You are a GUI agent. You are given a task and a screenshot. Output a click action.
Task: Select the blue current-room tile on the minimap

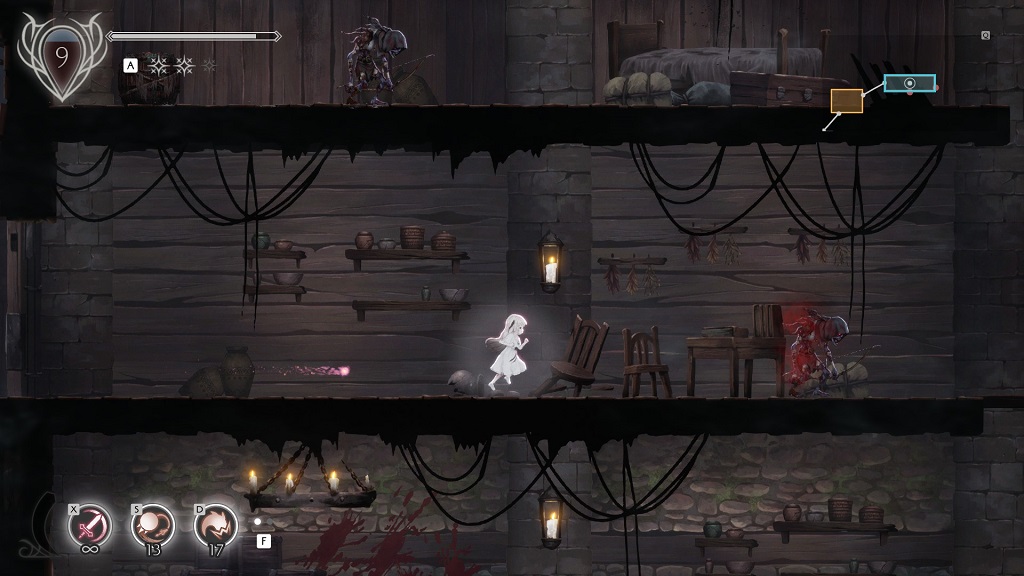tap(909, 83)
